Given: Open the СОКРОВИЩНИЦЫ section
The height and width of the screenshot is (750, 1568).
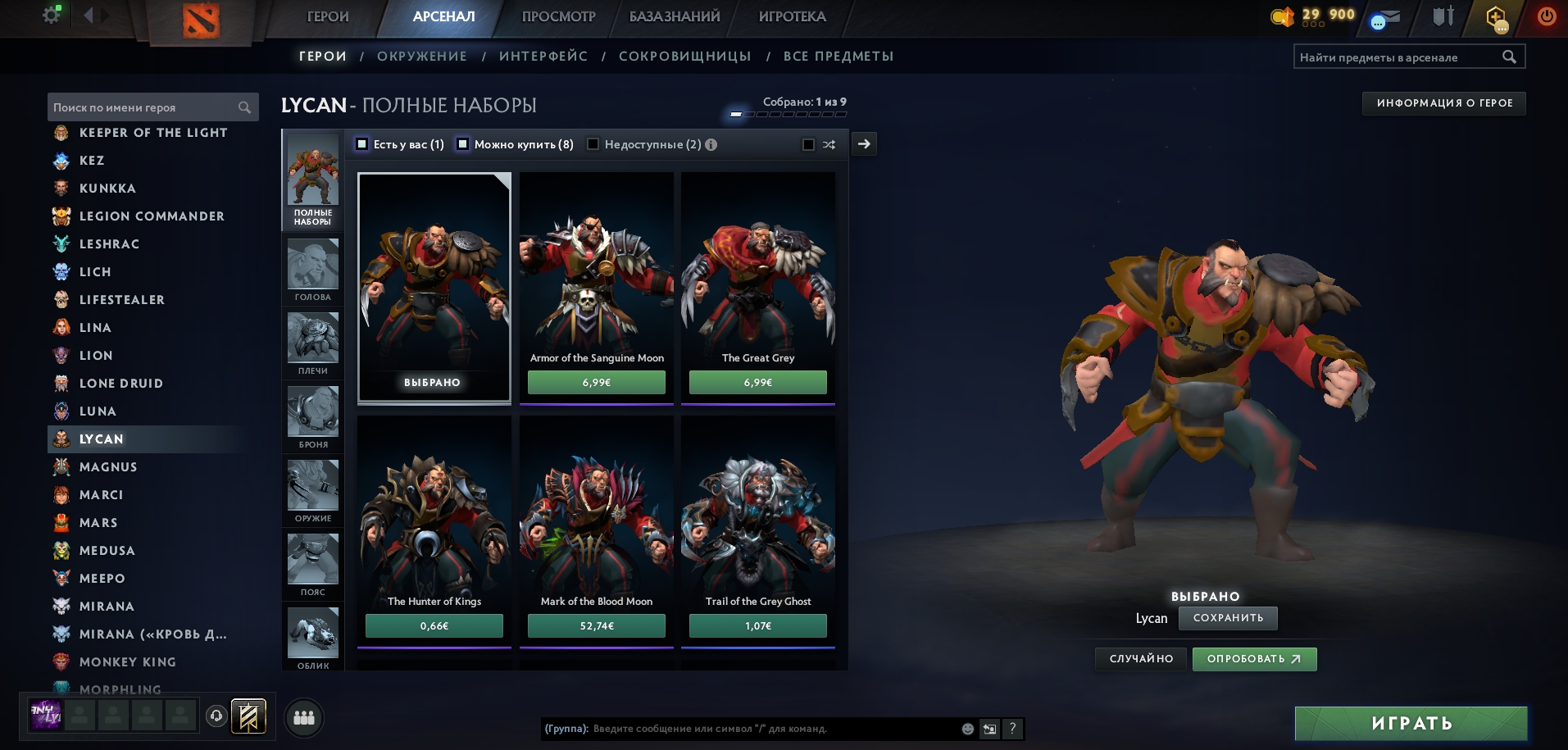Looking at the screenshot, I should [x=684, y=57].
